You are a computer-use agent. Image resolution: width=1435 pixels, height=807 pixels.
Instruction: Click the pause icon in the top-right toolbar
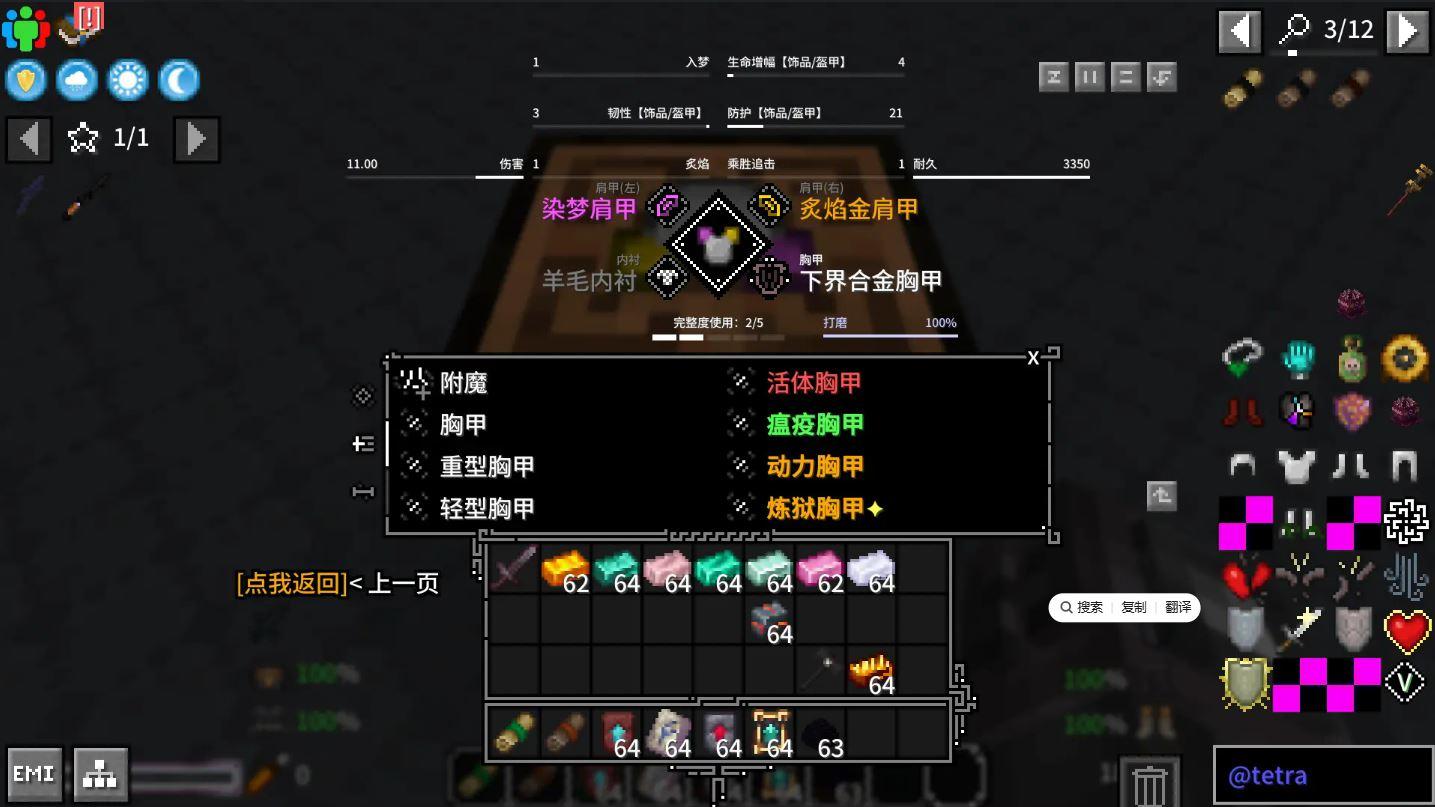tap(1089, 76)
